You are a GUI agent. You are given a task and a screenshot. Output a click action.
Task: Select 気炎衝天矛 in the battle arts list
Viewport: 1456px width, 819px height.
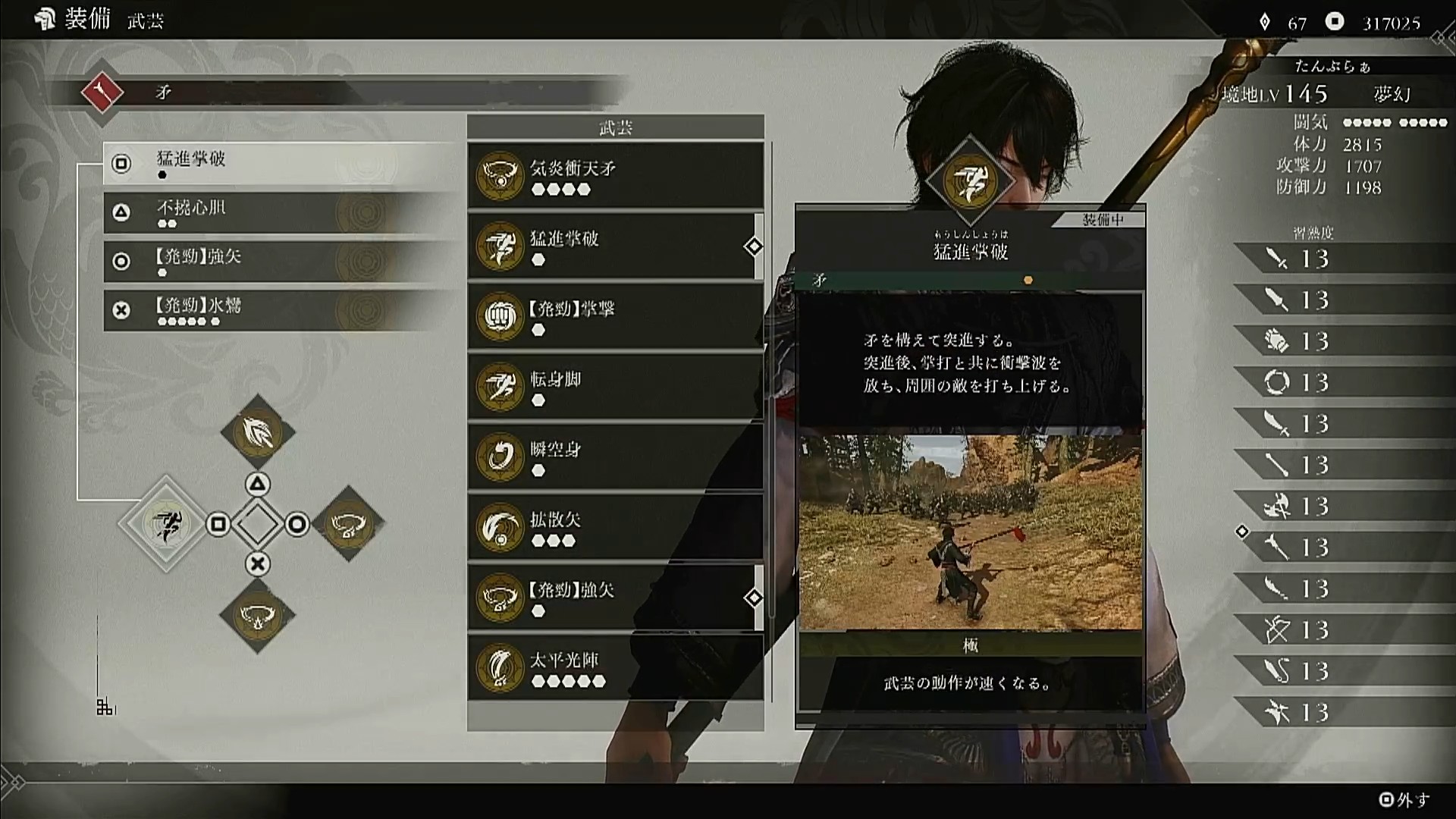[x=615, y=176]
